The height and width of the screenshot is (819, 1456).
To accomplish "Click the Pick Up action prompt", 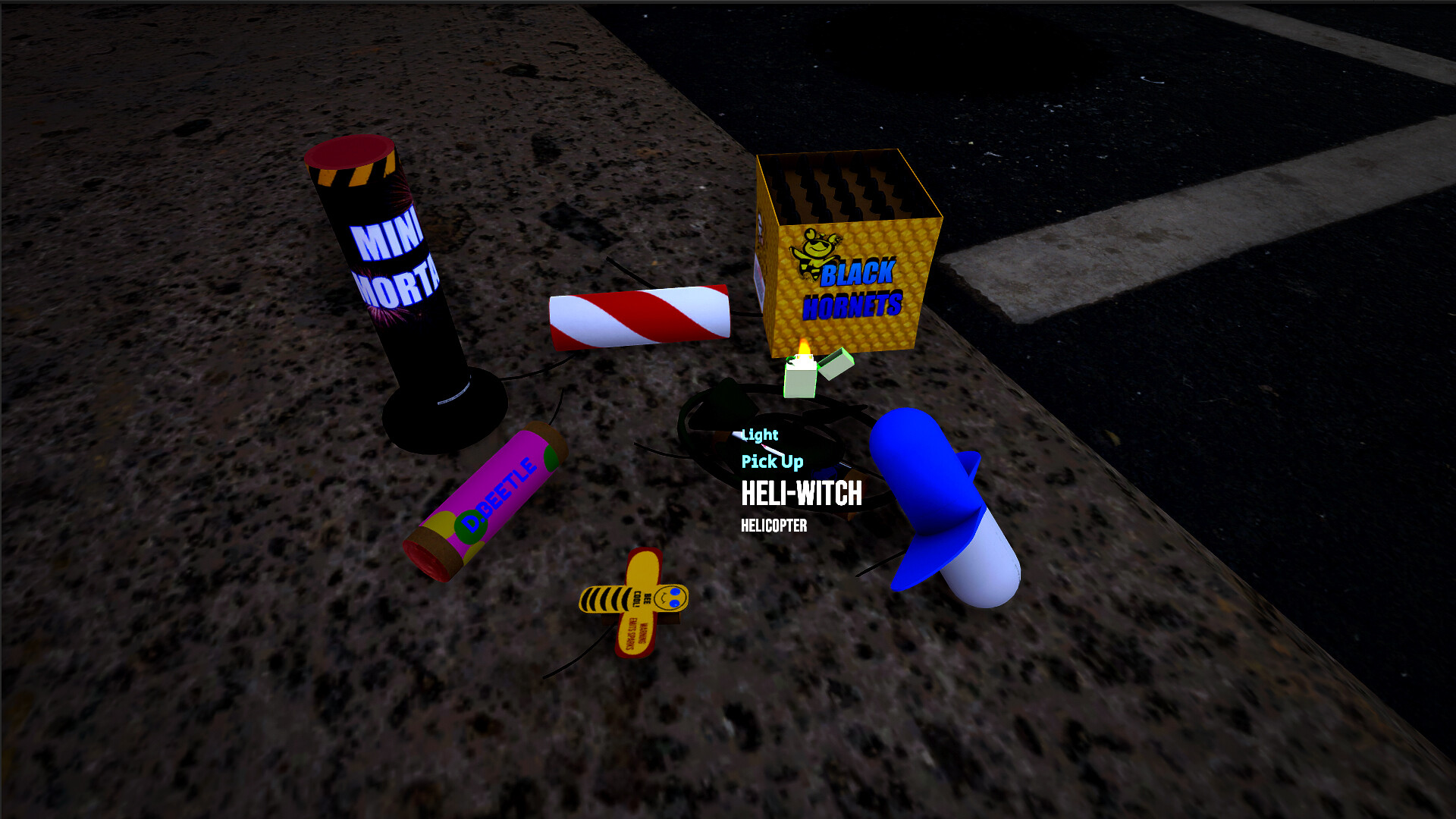I will [771, 460].
